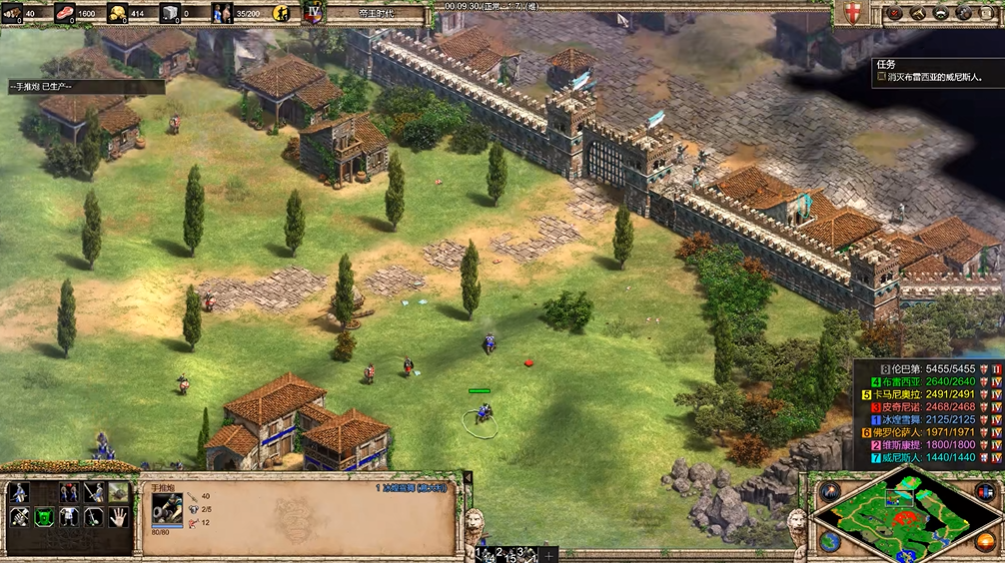Activate the open hand stop command
Image resolution: width=1005 pixels, height=563 pixels.
[118, 517]
